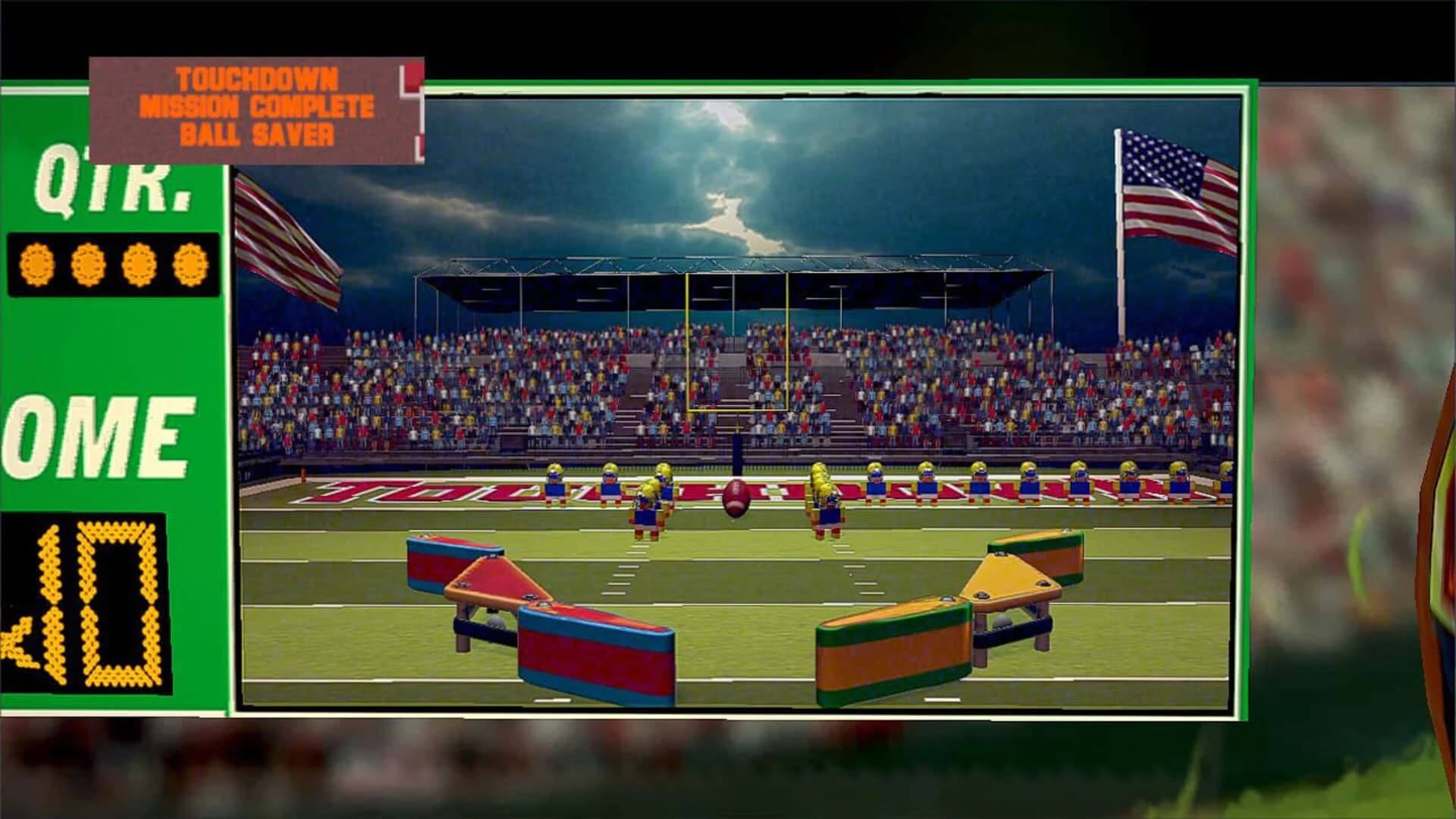Viewport: 1456px width, 819px height.
Task: Expand the QTR. scoreboard section
Action: (114, 182)
